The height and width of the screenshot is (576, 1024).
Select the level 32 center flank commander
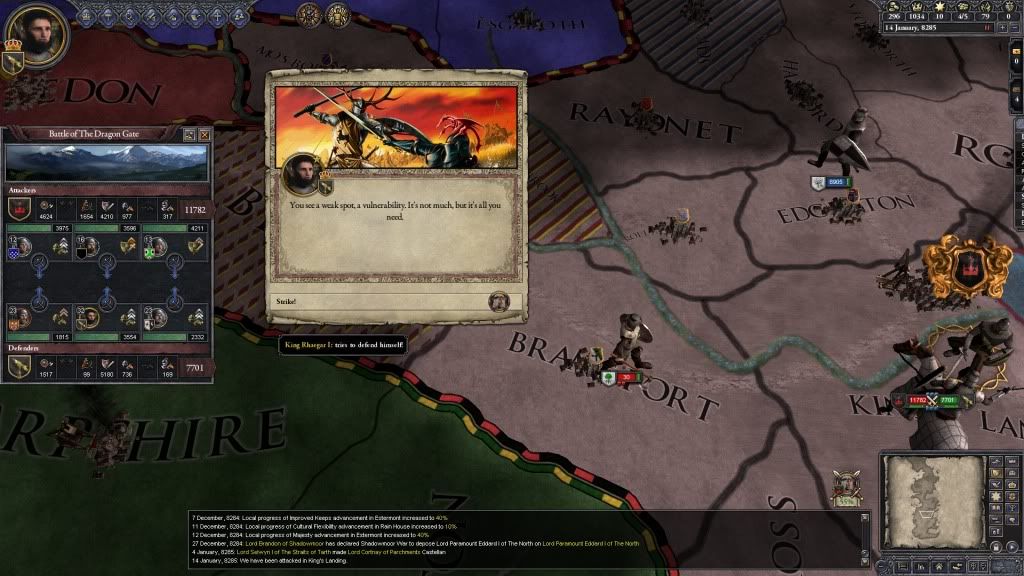point(89,318)
